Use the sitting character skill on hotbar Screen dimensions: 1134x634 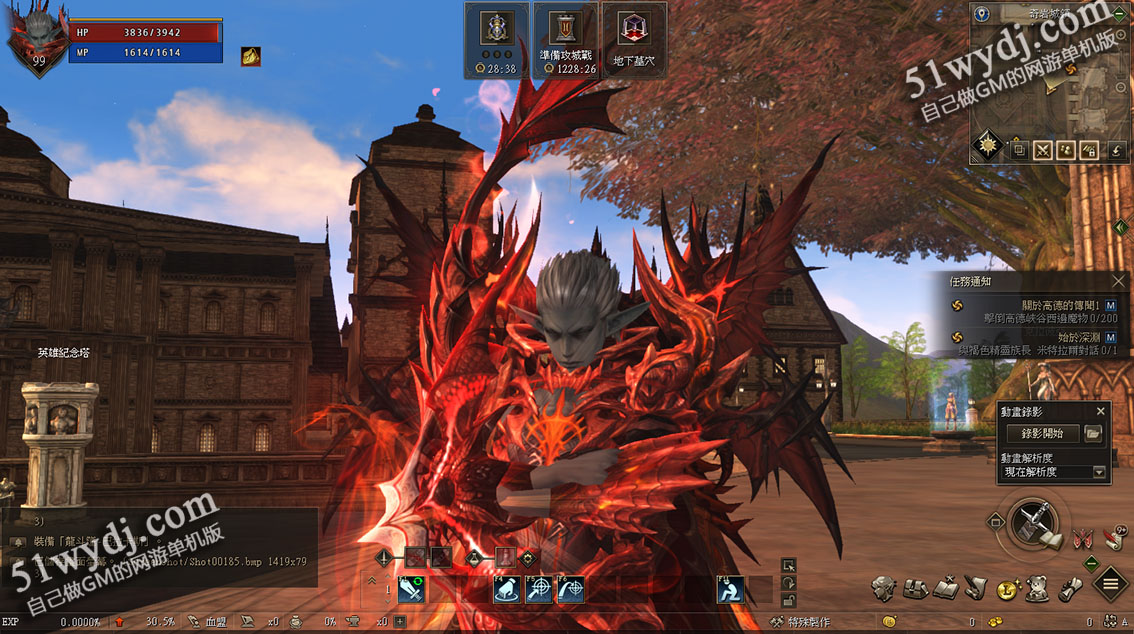[x=731, y=590]
